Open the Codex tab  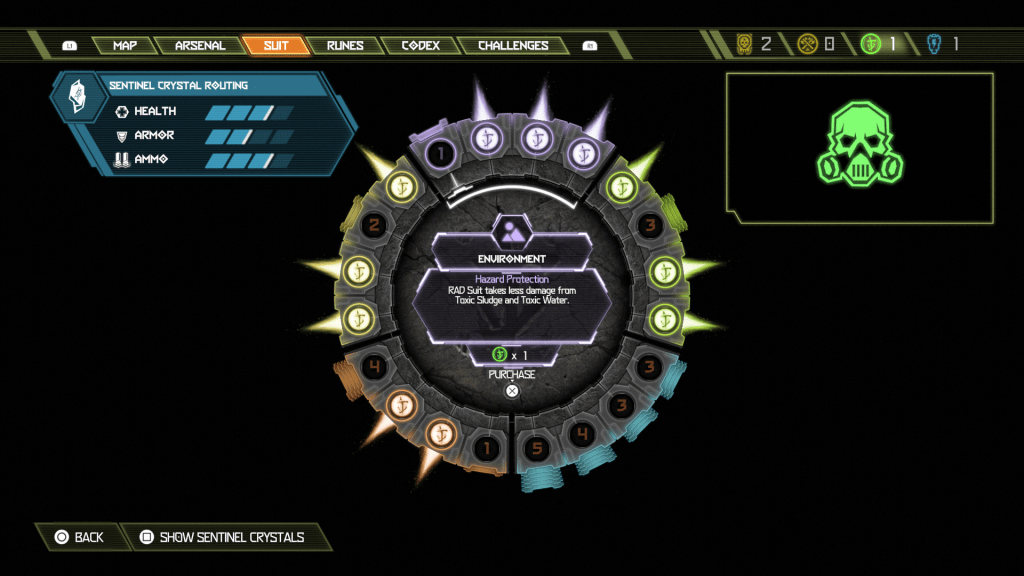click(421, 46)
